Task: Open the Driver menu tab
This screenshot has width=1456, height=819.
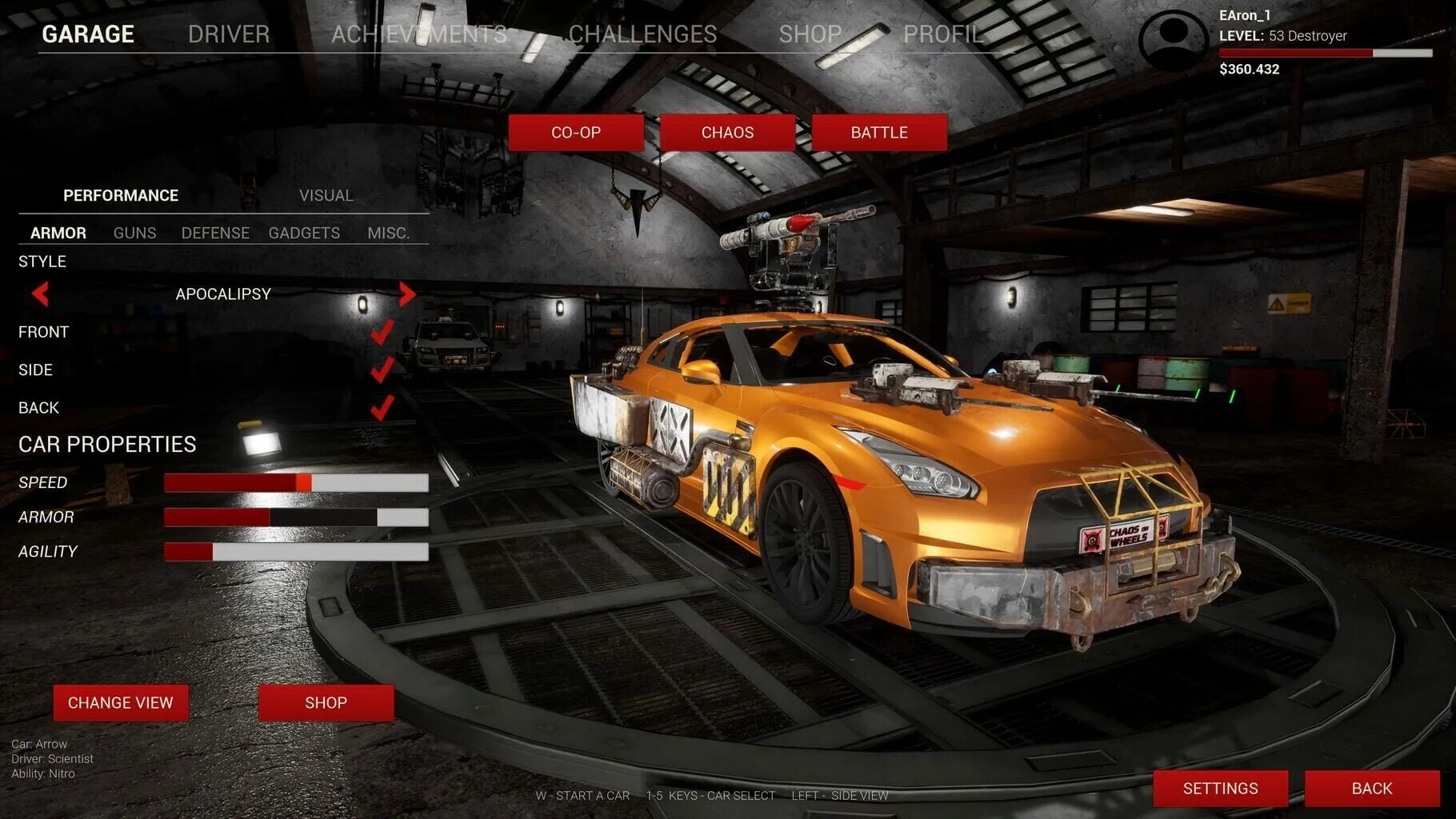Action: [x=229, y=34]
